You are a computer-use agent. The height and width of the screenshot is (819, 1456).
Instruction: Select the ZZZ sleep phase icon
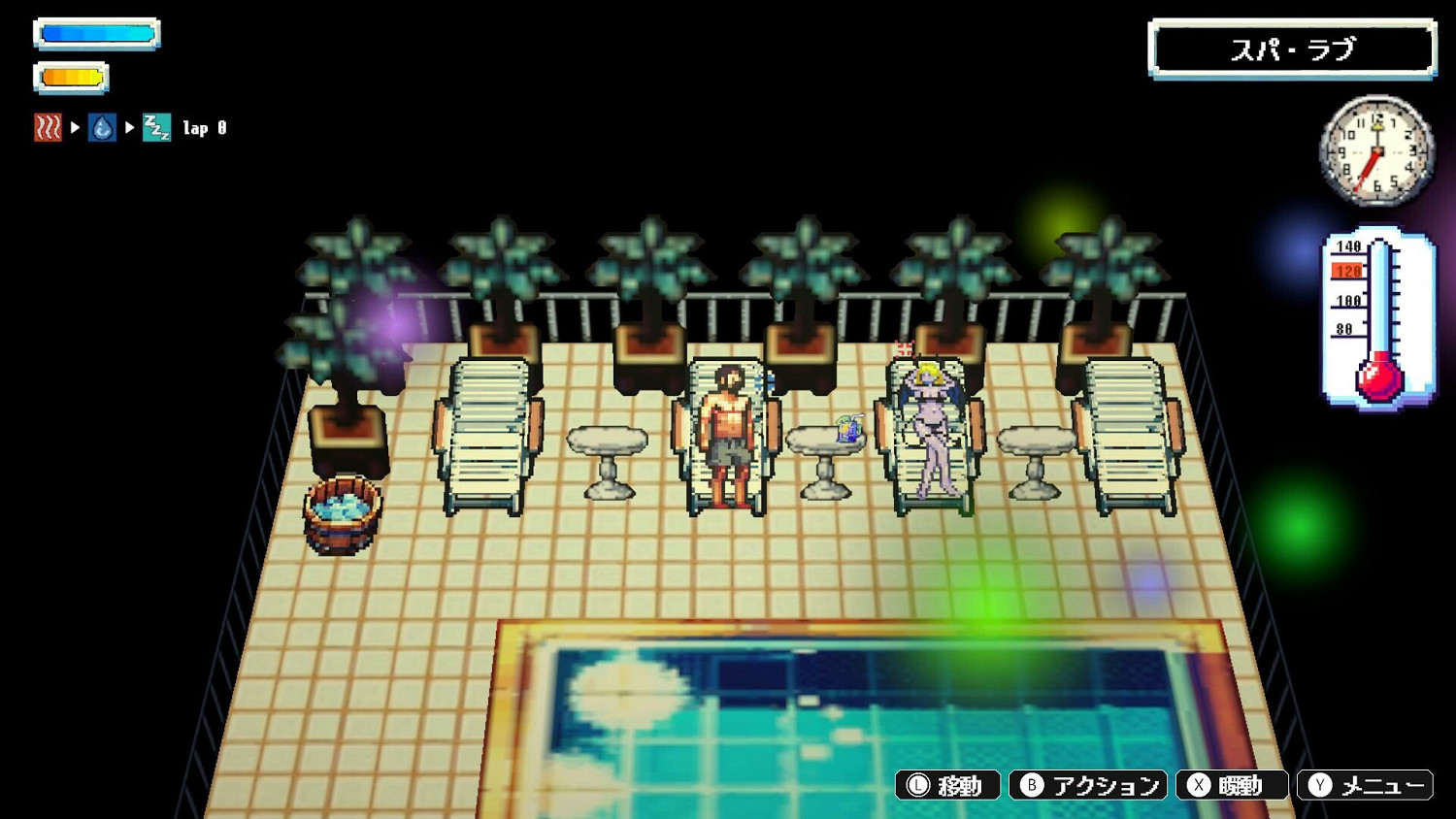click(155, 126)
